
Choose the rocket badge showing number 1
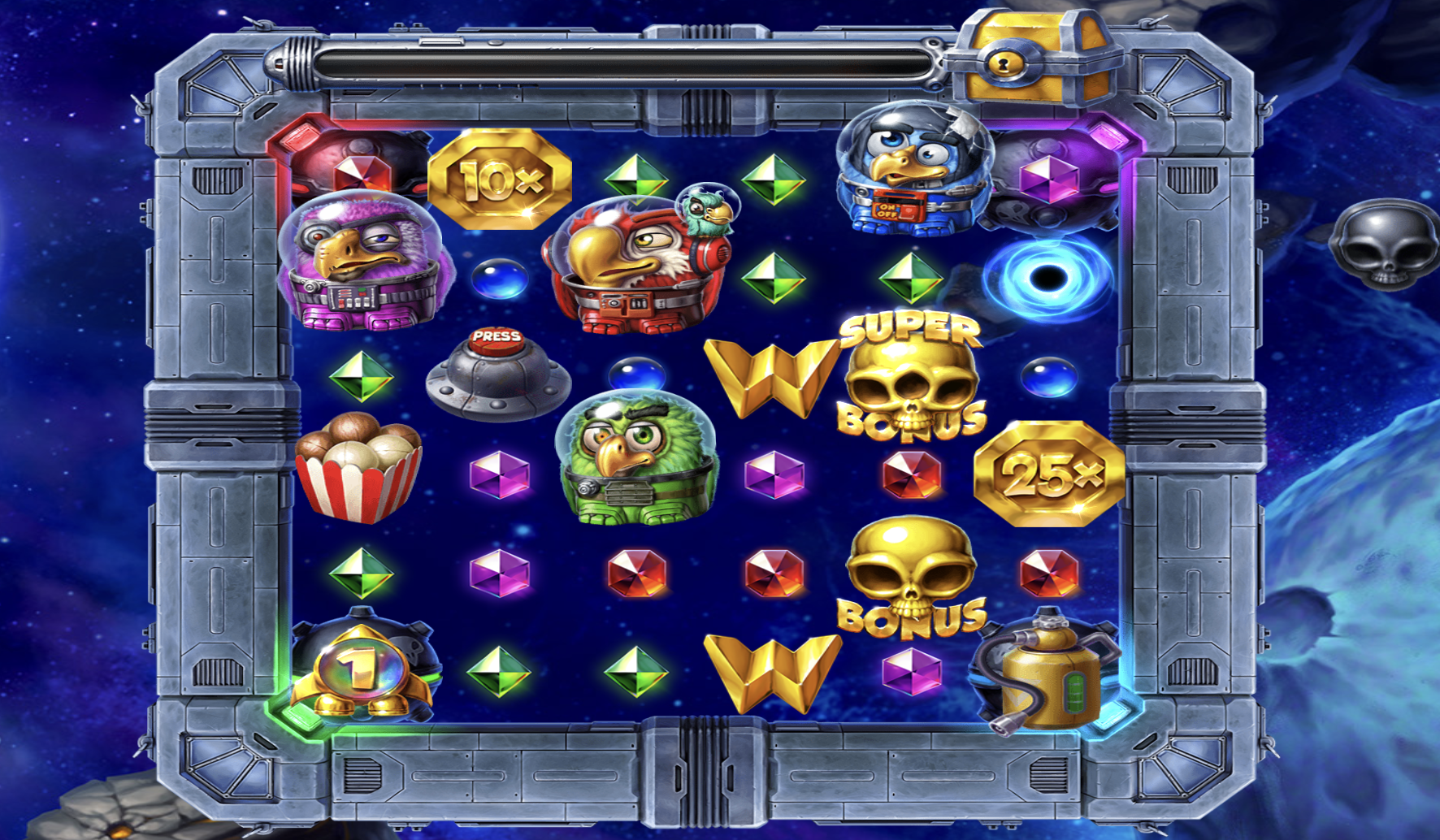coord(361,668)
